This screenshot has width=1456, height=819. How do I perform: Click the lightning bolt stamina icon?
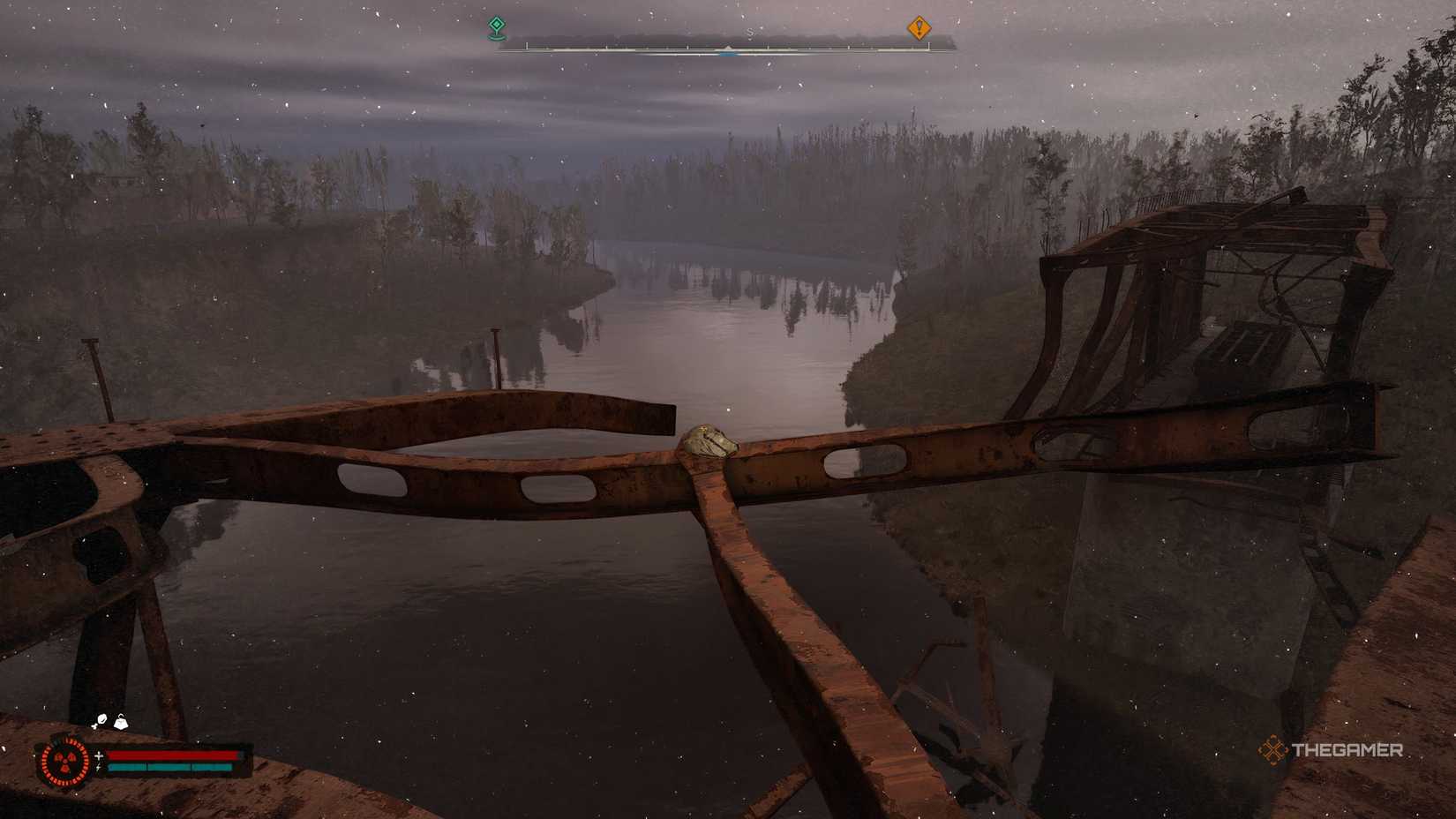coord(99,767)
